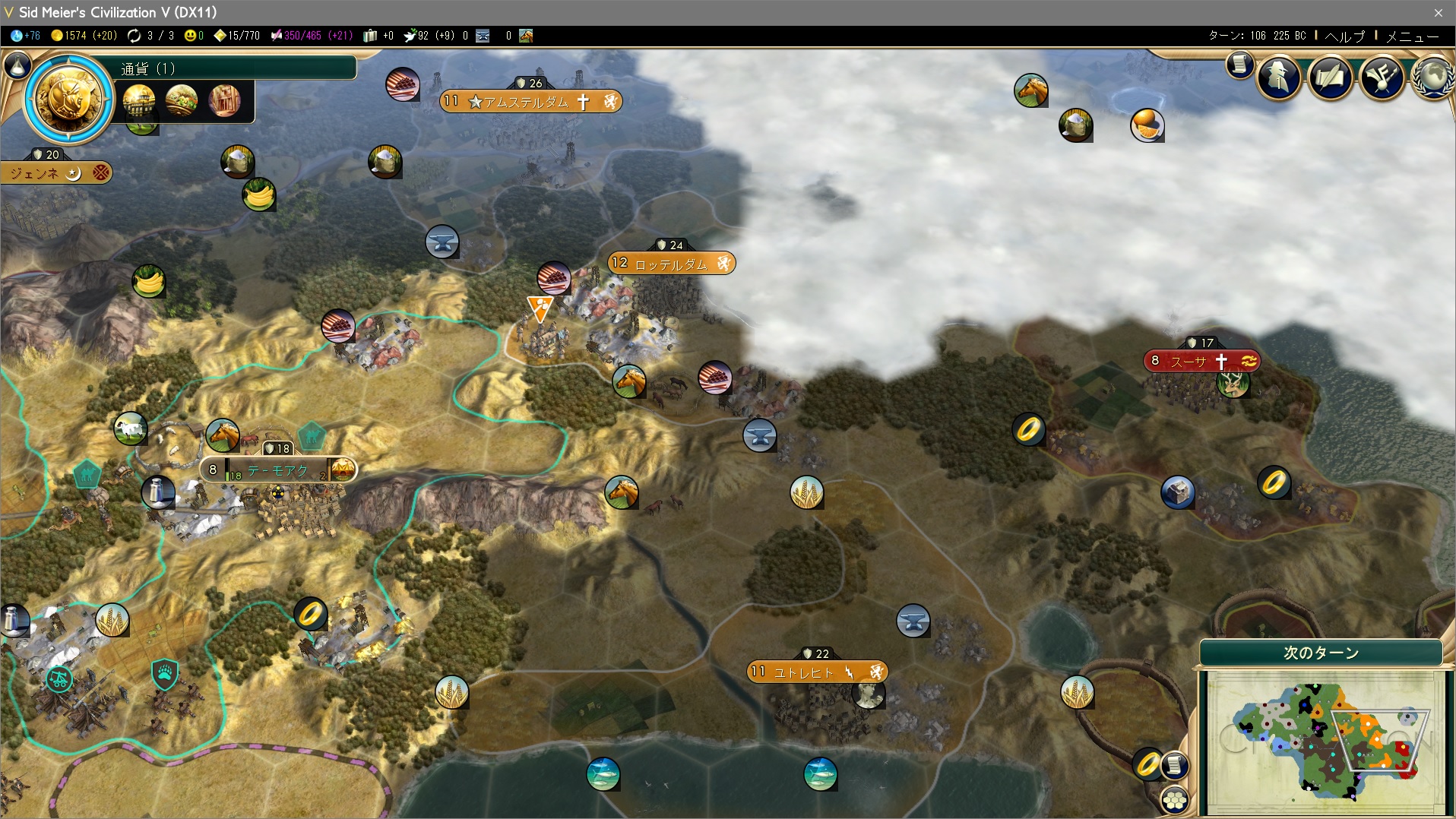This screenshot has width=1456, height=819.
Task: Open the scroll button beside the minimap
Action: (1175, 764)
